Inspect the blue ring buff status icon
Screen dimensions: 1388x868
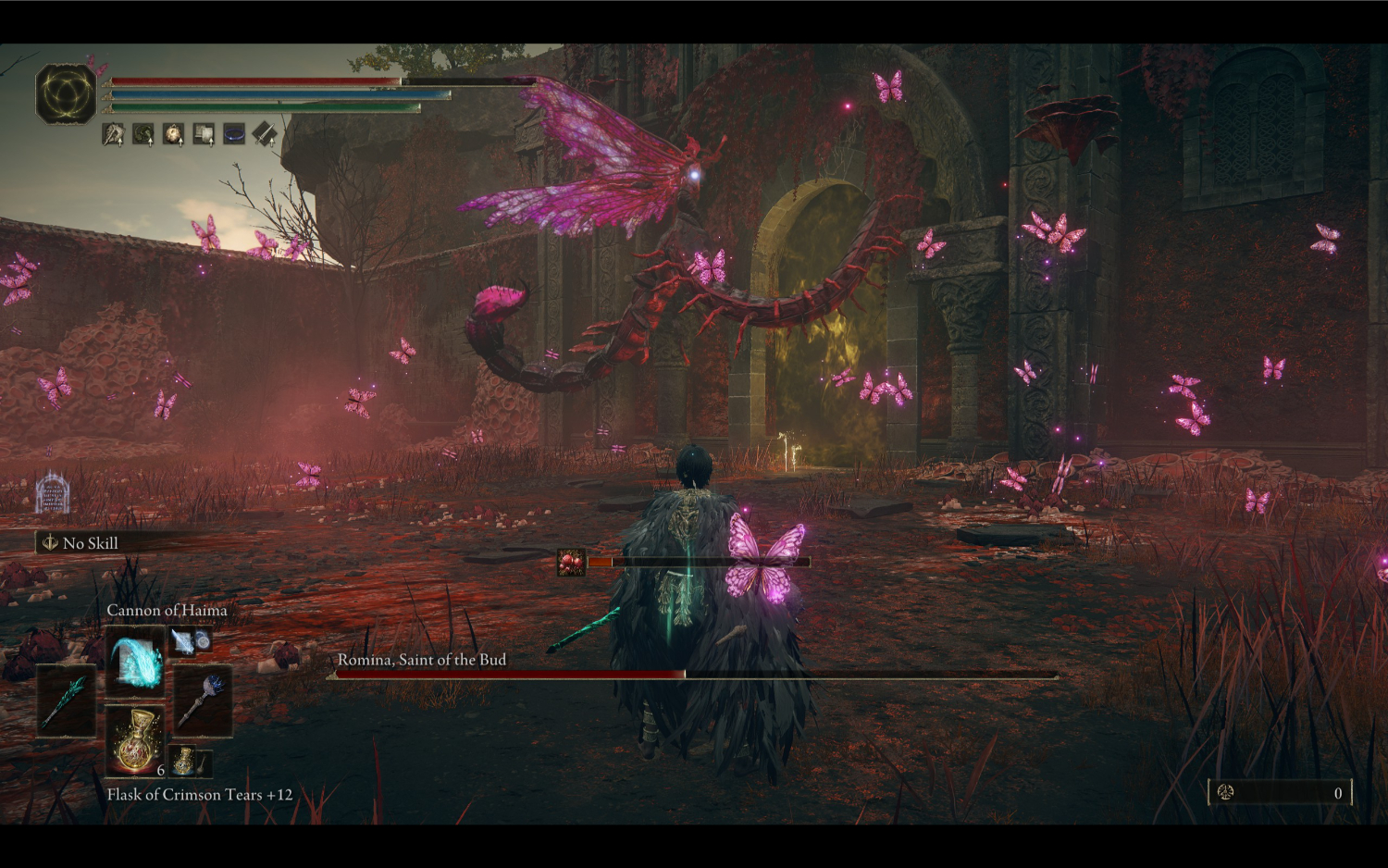coord(234,135)
